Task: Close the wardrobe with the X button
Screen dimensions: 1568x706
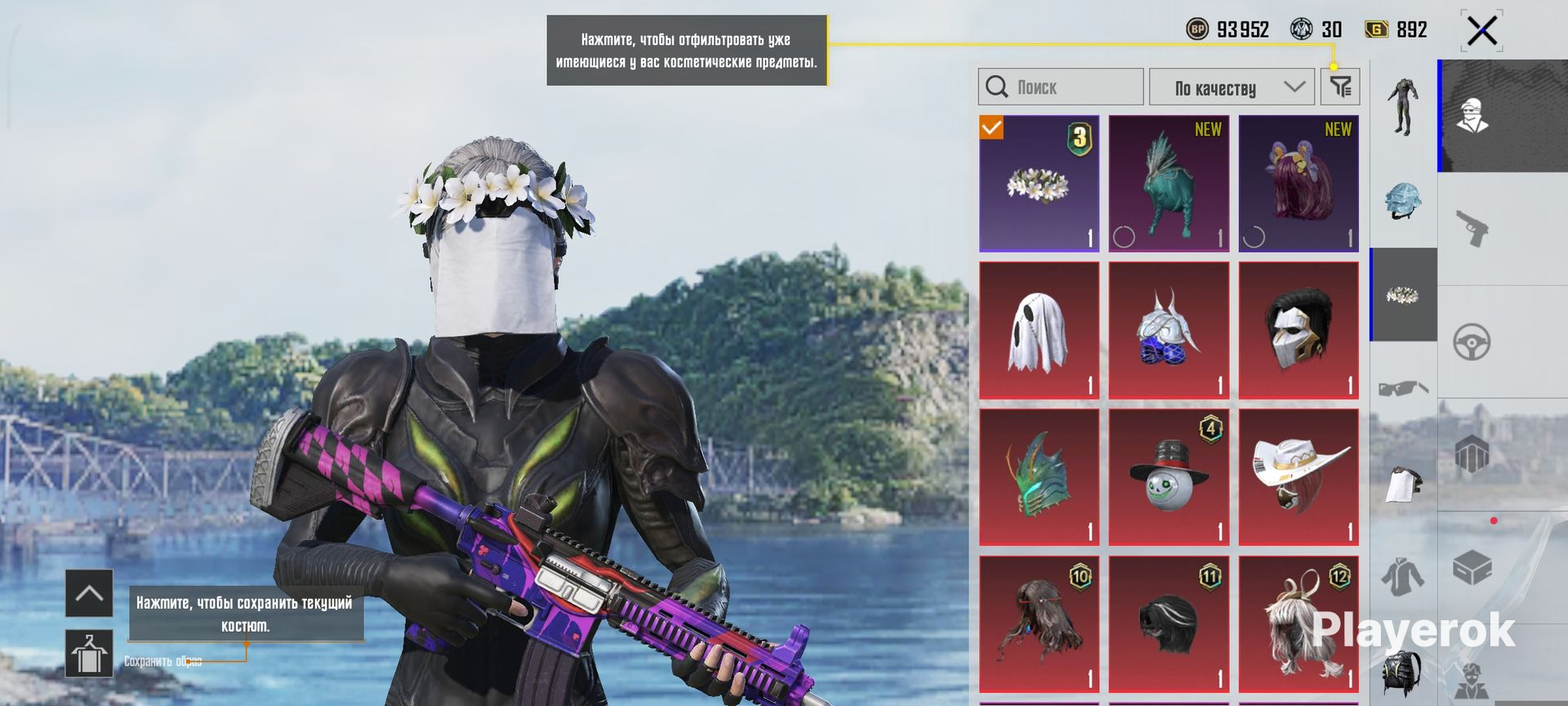Action: 1481,32
